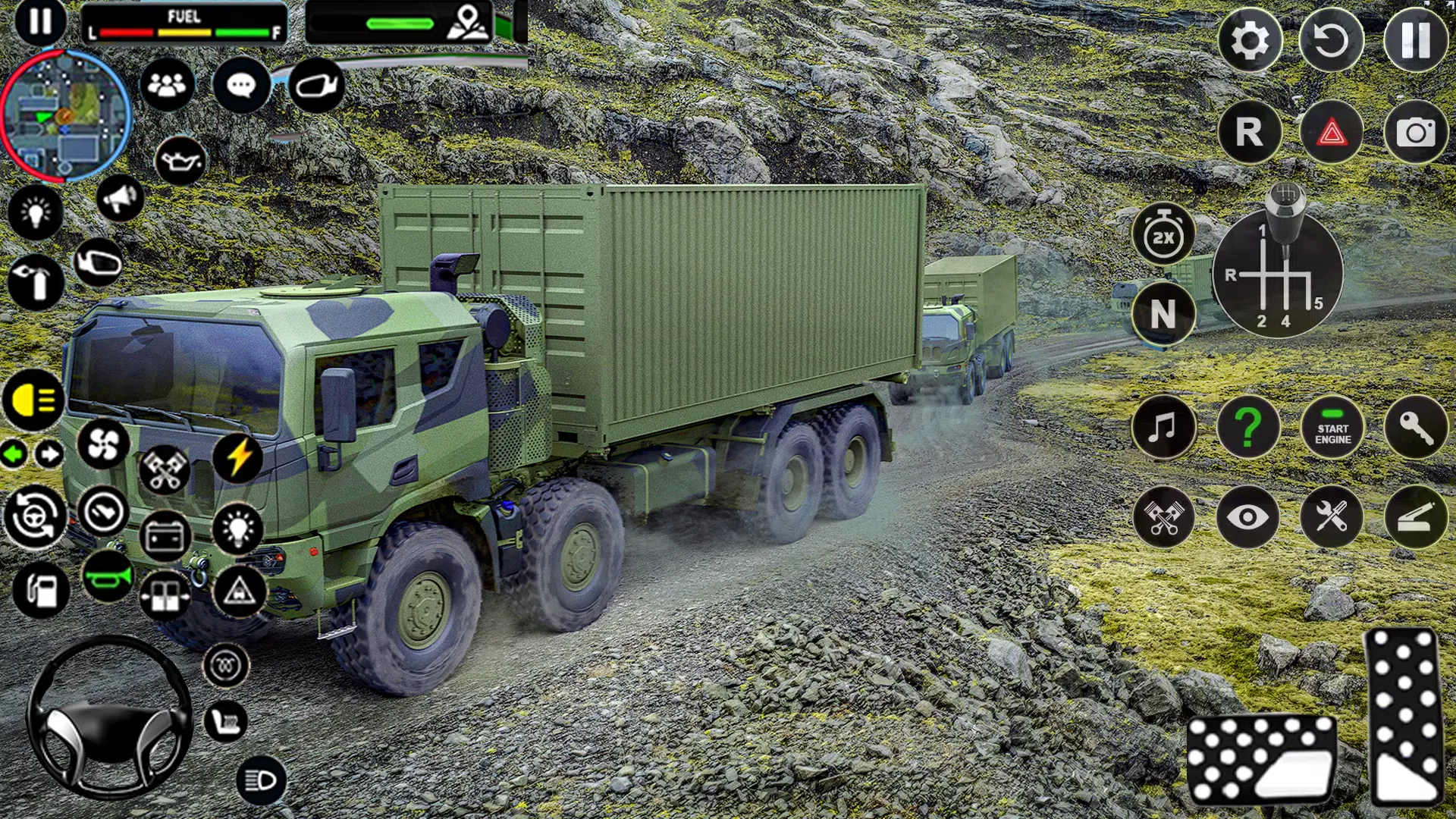This screenshot has height=819, width=1456.
Task: Open the music note options
Action: (1163, 428)
